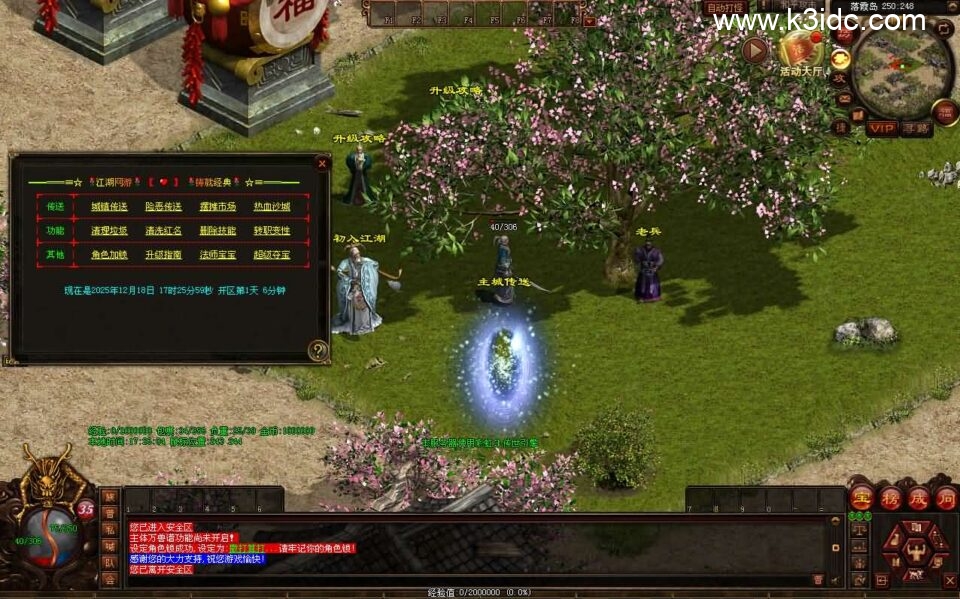This screenshot has width=960, height=599.
Task: Click the question mark help button
Action: 318,350
